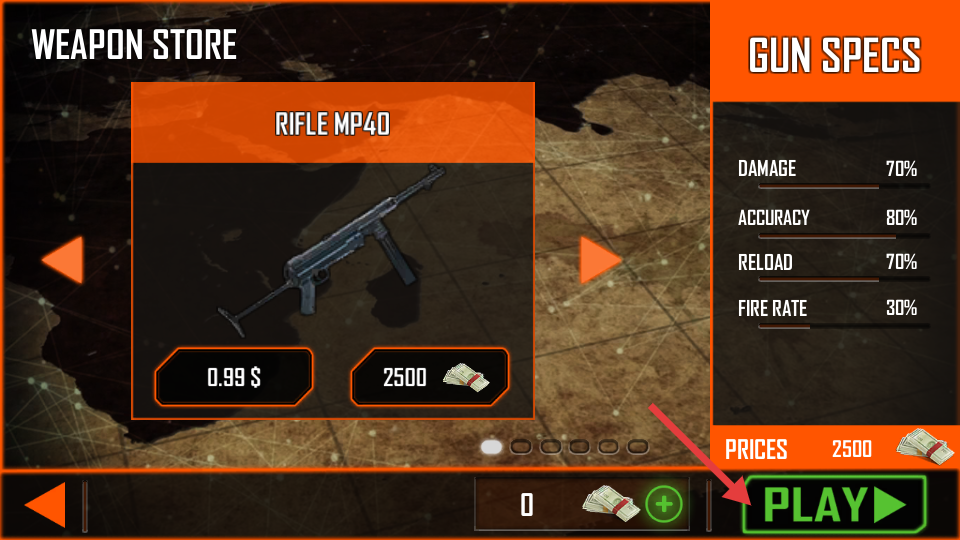Show the next weapon with right arrow
Viewport: 960px width, 540px height.
pos(600,261)
